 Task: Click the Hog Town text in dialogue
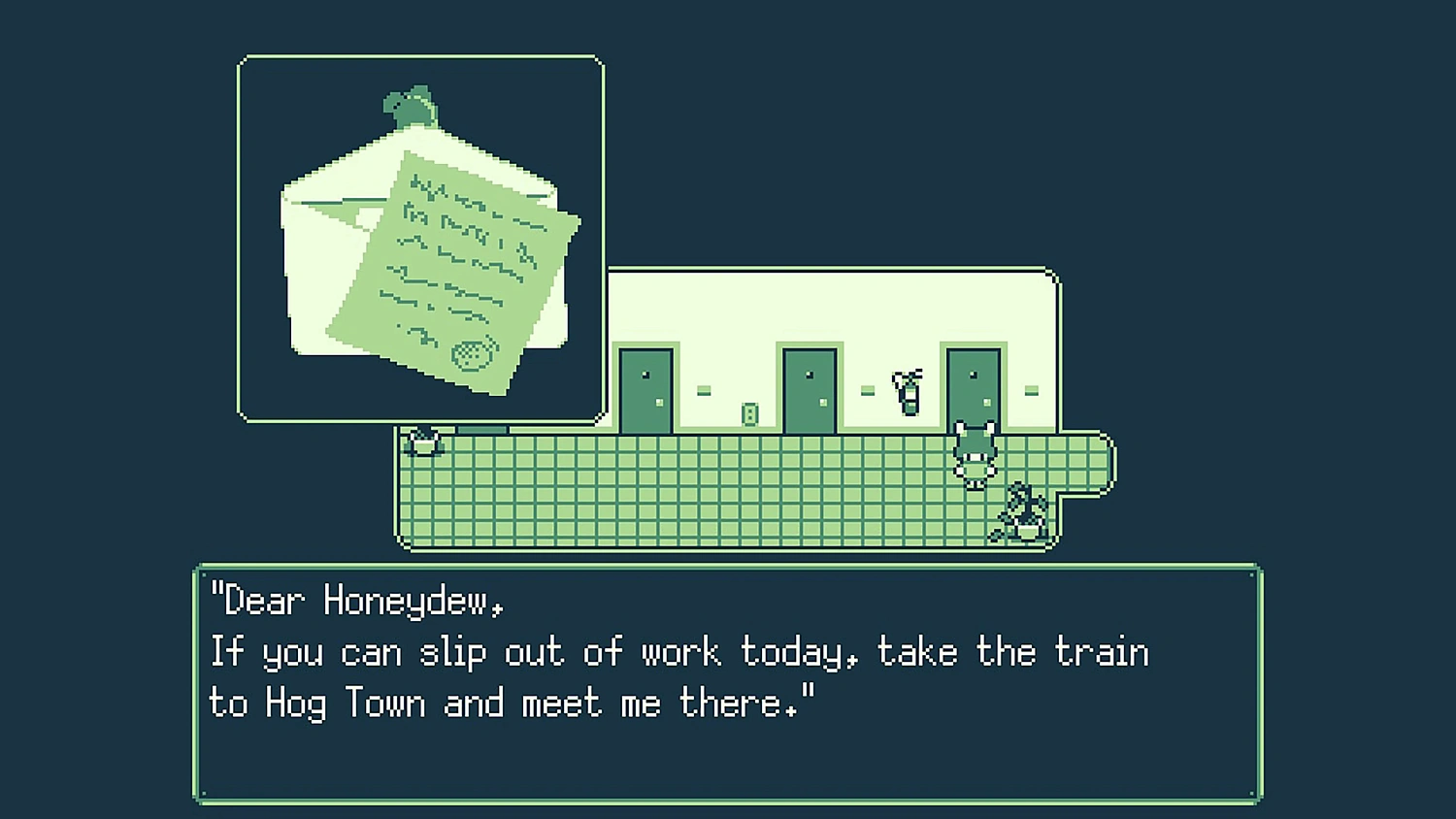(x=346, y=703)
